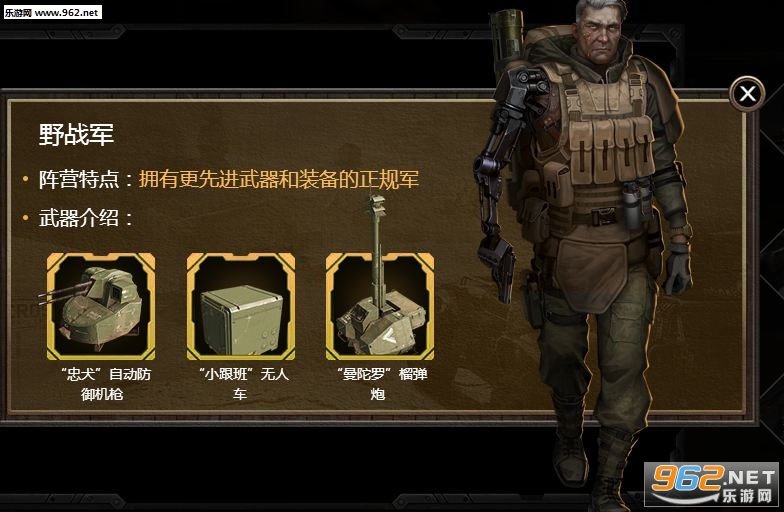
Task: Choose the "小跟班" unmanned vehicle icon
Action: 240,306
